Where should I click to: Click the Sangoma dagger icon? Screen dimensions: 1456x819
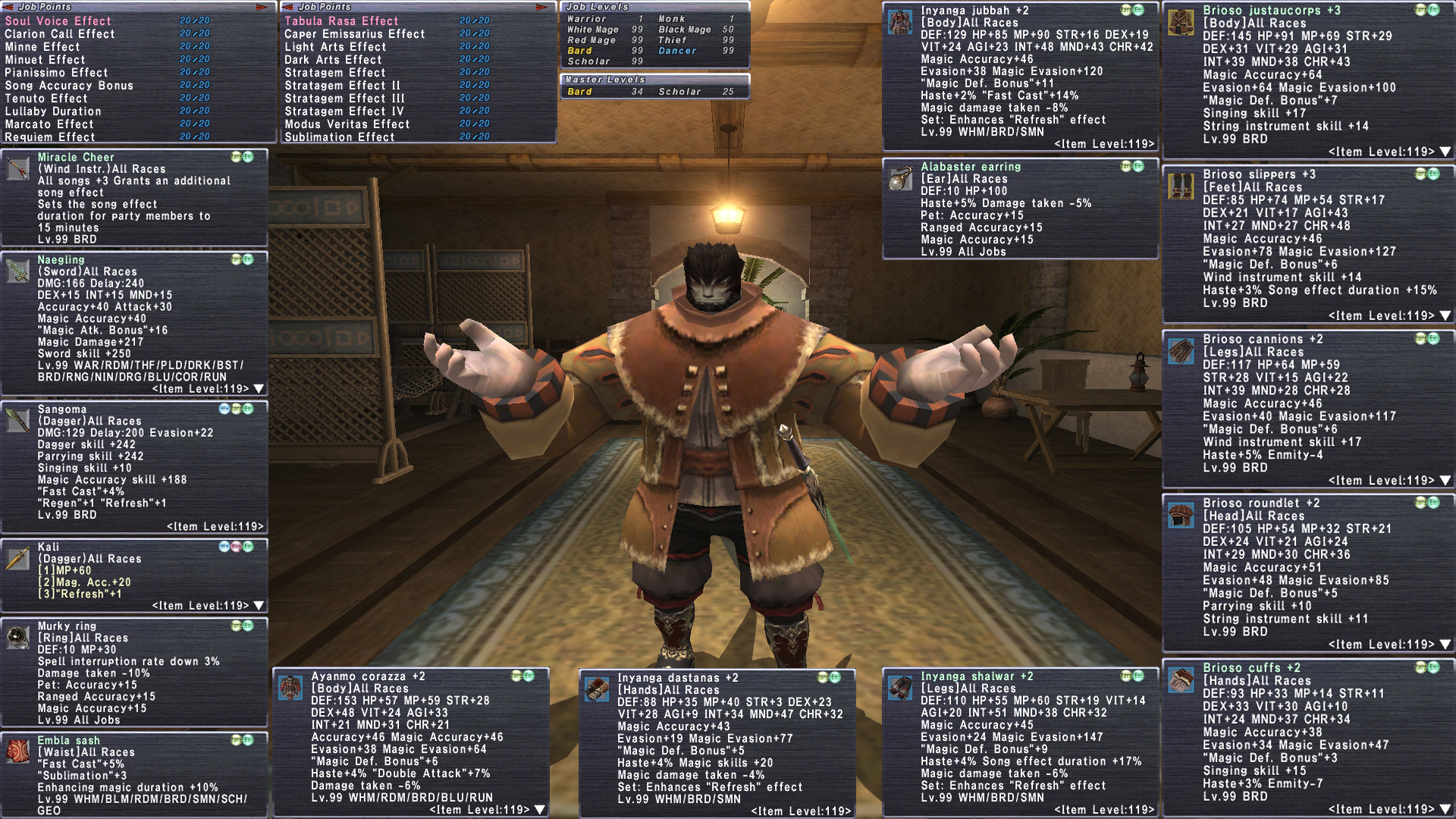18,419
